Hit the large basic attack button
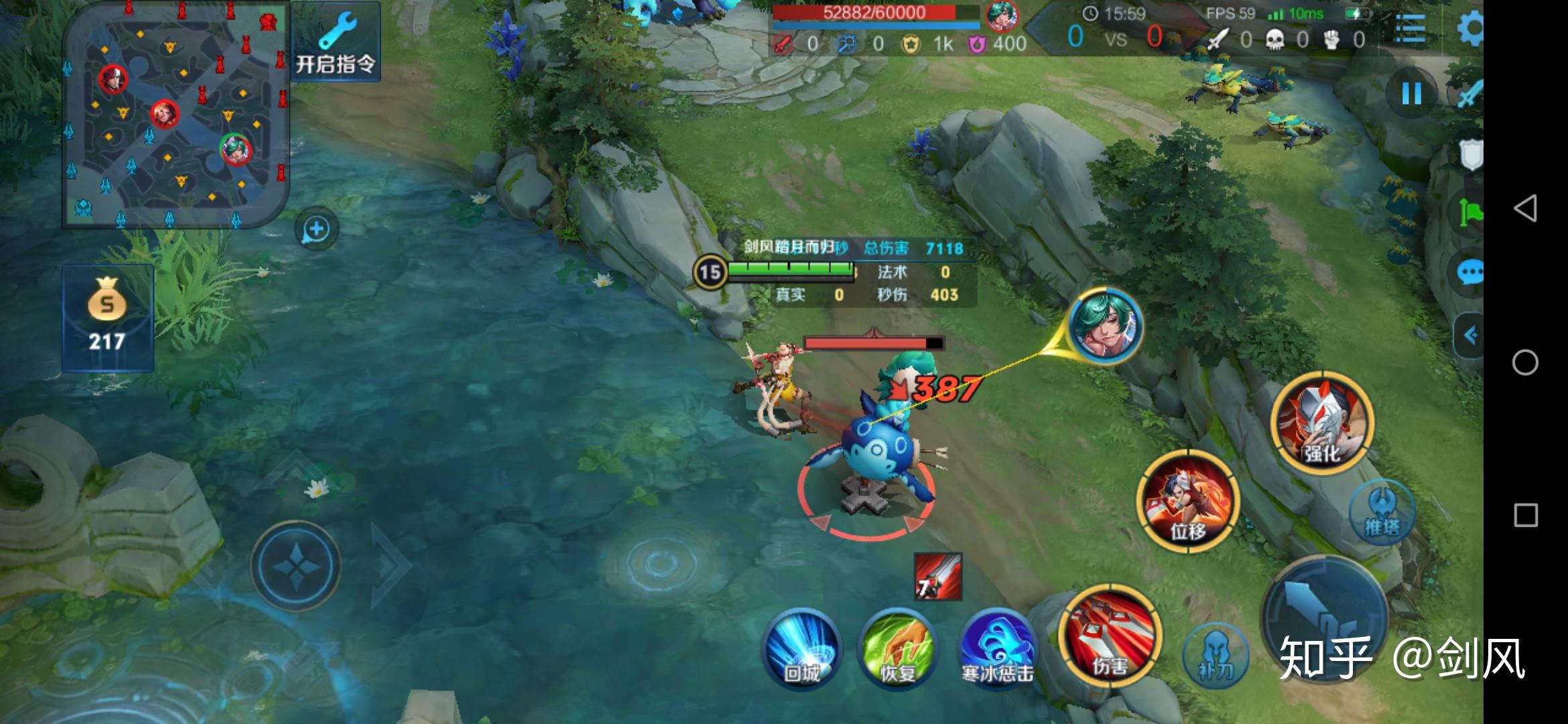Image resolution: width=1568 pixels, height=724 pixels. (1323, 617)
